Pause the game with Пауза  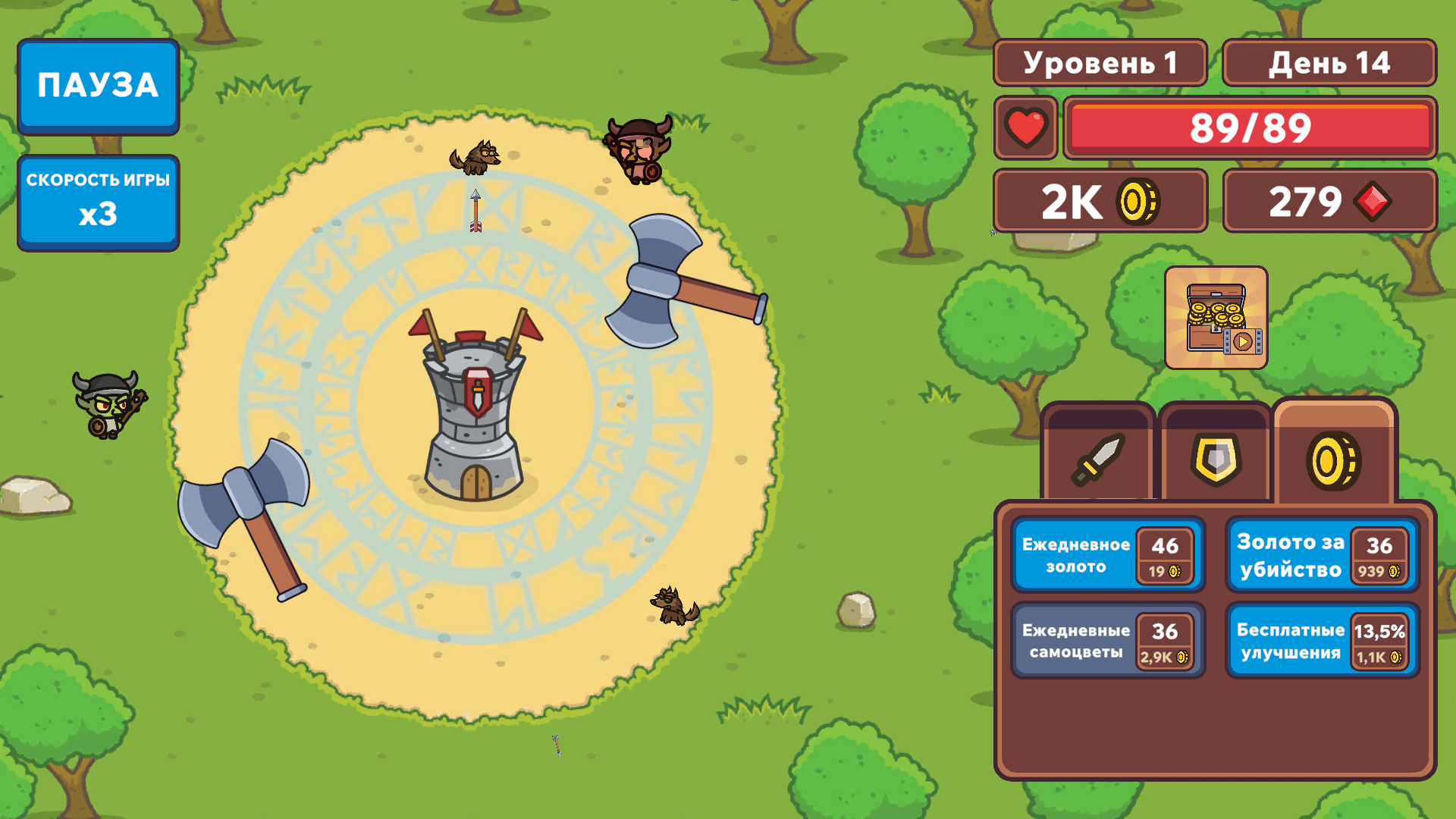(x=98, y=86)
